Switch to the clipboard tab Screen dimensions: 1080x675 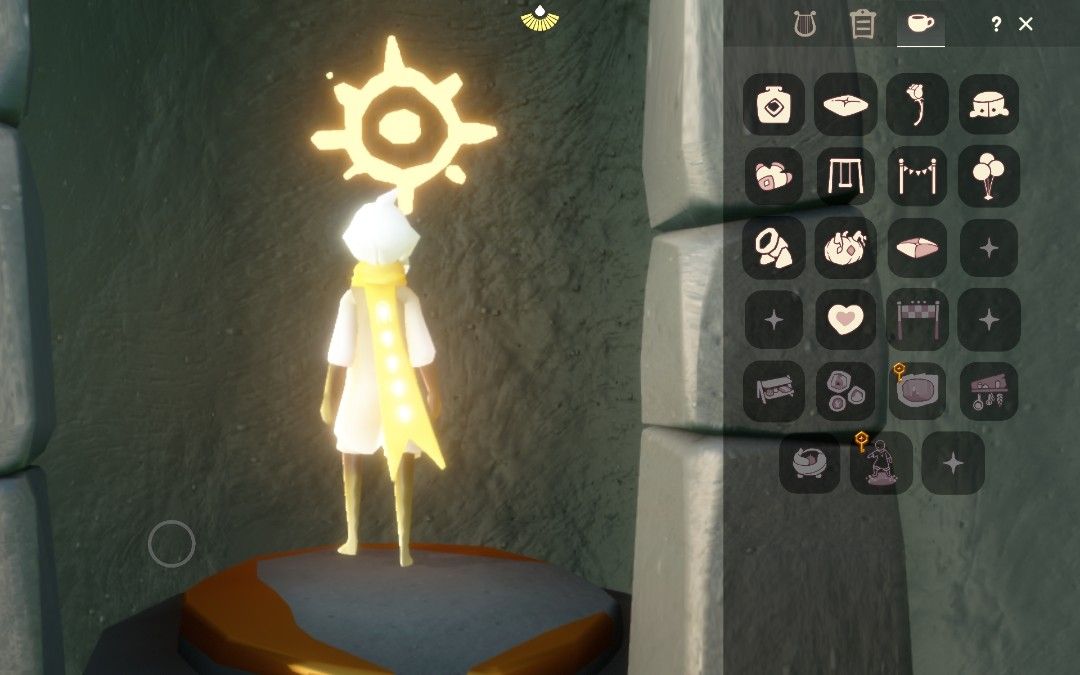pos(862,24)
